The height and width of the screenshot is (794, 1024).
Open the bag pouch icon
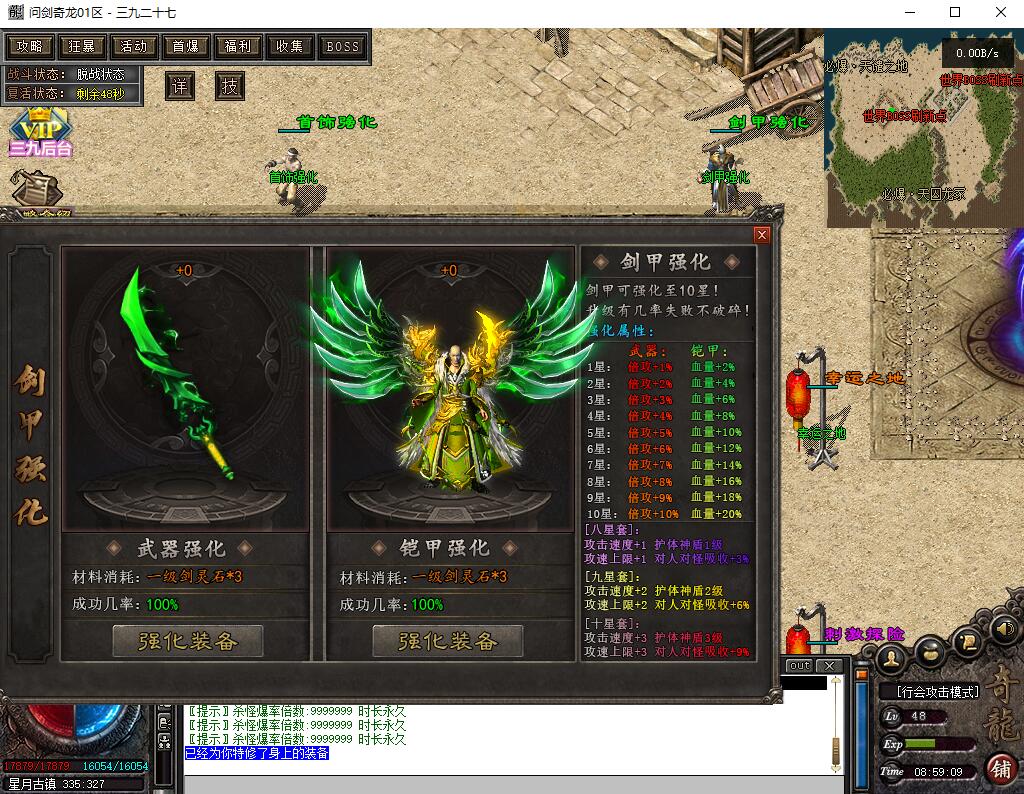(x=930, y=650)
